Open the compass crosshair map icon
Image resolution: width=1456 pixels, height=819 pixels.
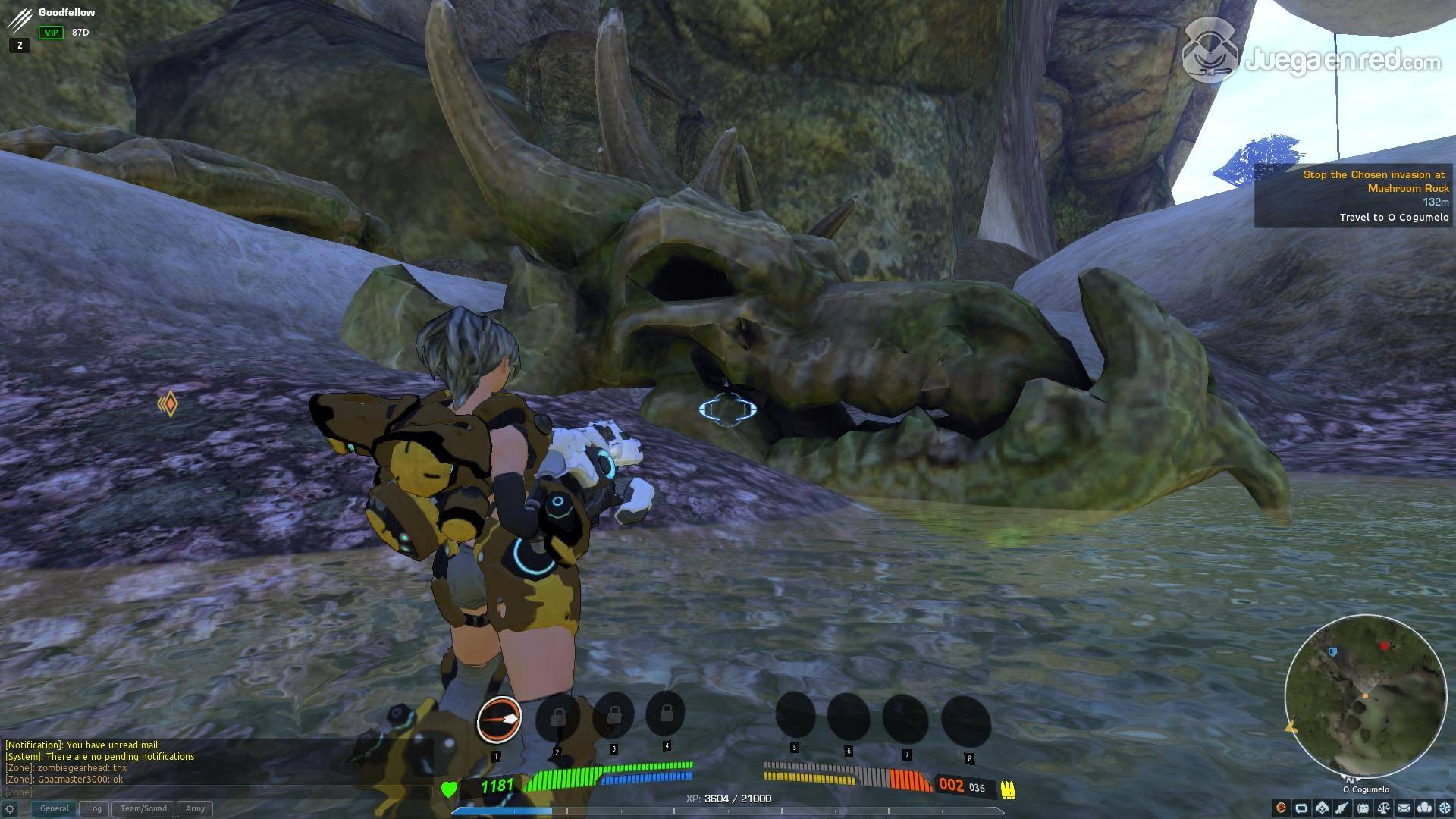pos(1445,808)
